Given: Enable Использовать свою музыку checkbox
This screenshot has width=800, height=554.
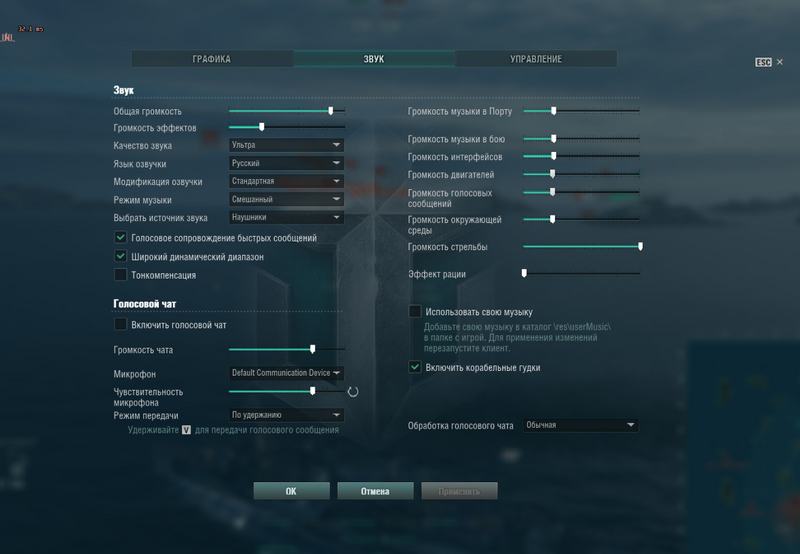Looking at the screenshot, I should pos(415,312).
